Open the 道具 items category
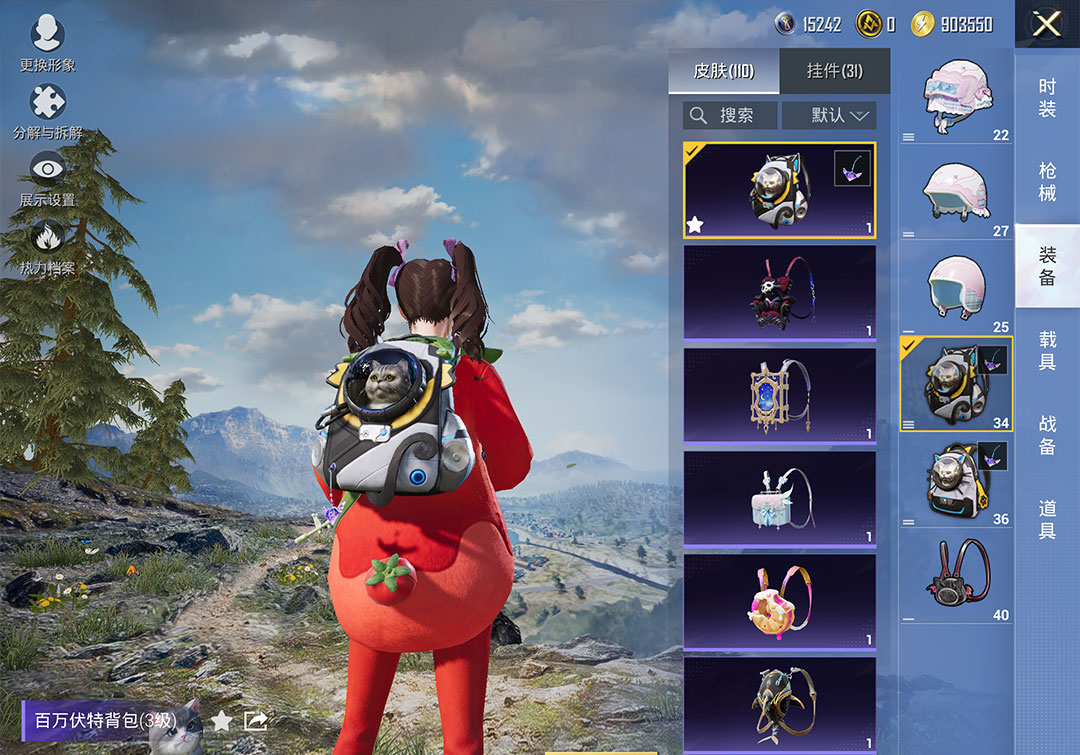This screenshot has width=1080, height=755. coord(1047,519)
